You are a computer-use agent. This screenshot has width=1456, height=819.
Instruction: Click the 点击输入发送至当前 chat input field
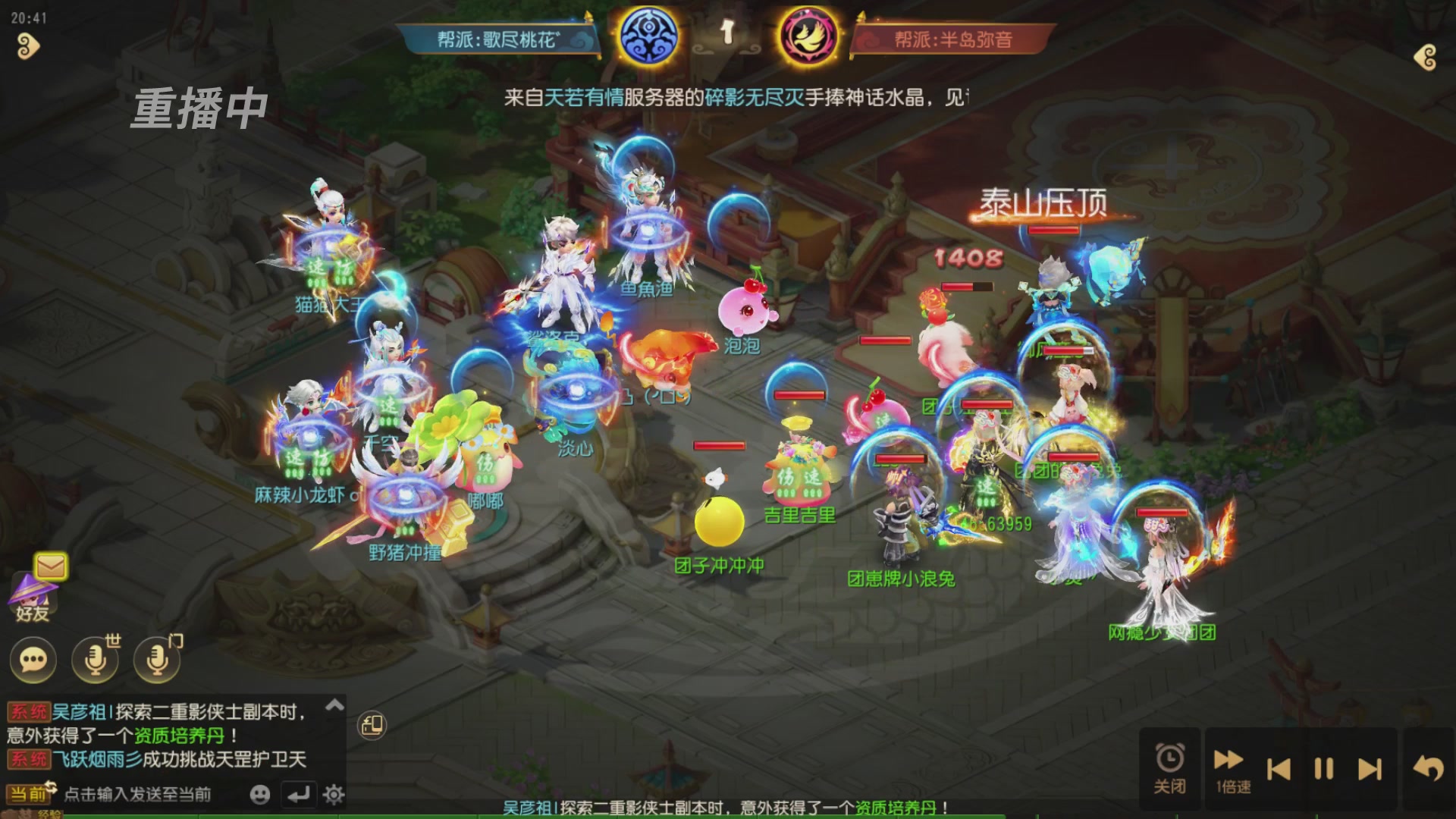136,793
